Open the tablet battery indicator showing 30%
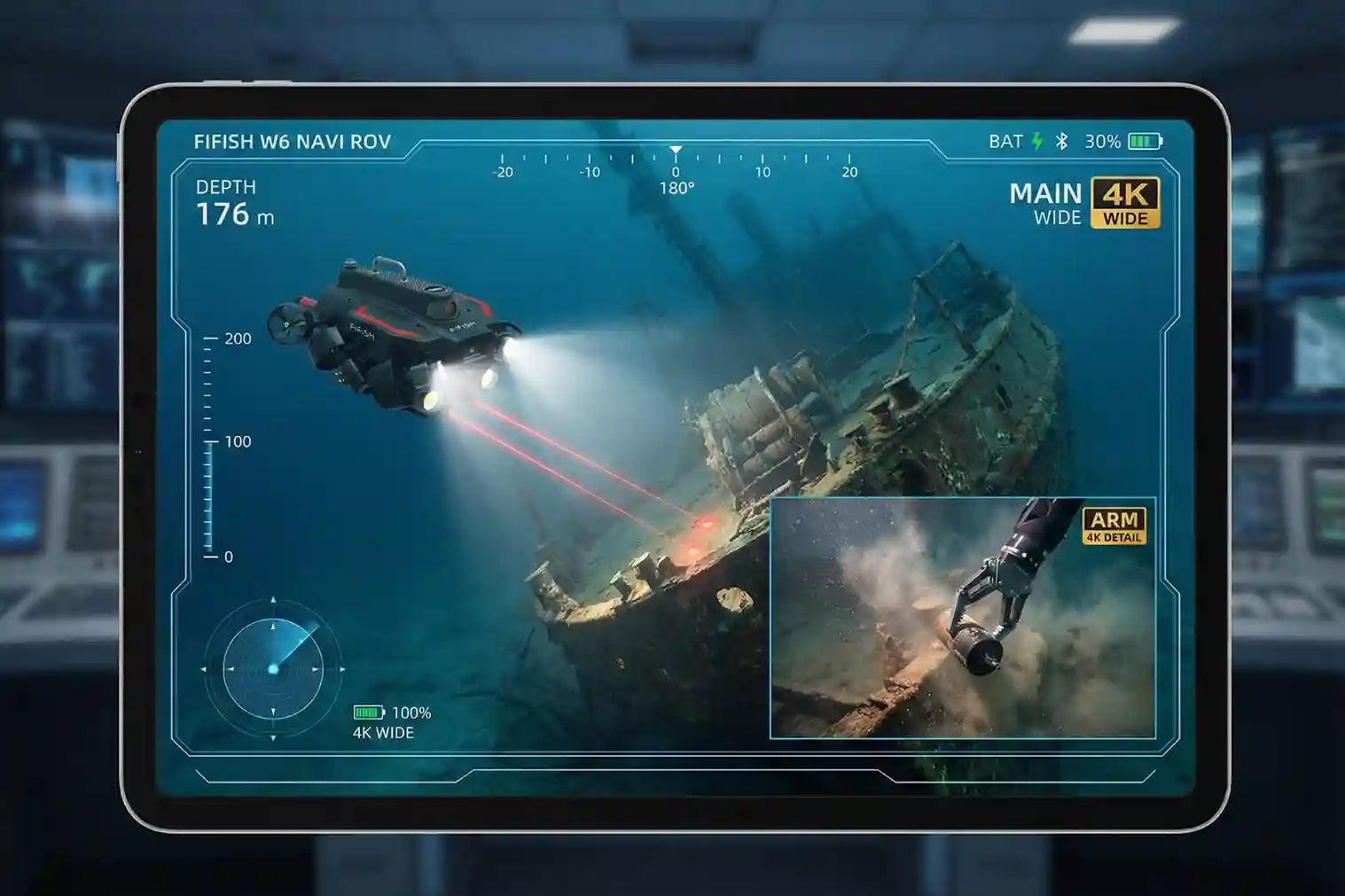The height and width of the screenshot is (896, 1345). pyautogui.click(x=1145, y=139)
